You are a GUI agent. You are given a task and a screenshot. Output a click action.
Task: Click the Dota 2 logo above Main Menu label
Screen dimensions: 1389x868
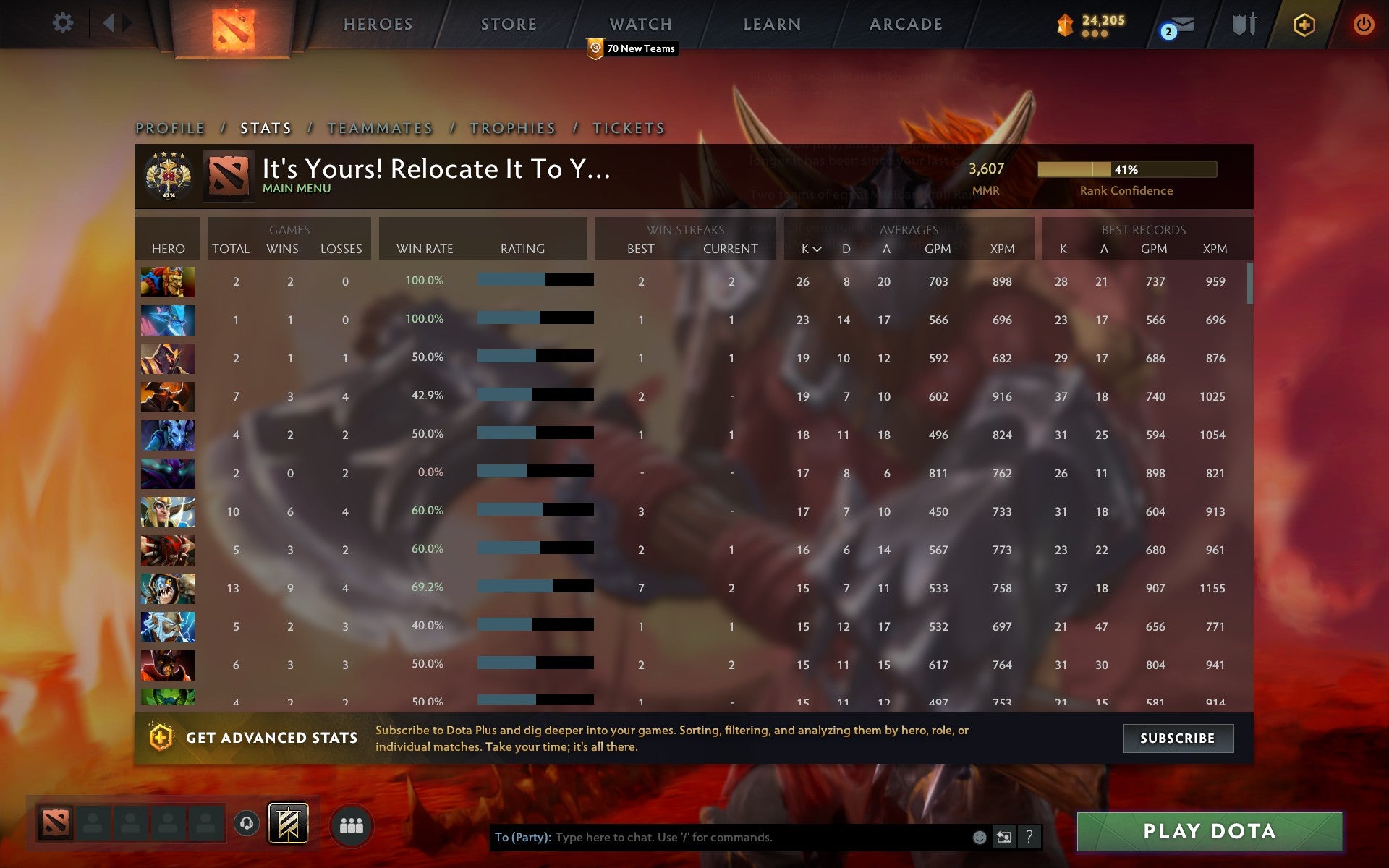(228, 176)
